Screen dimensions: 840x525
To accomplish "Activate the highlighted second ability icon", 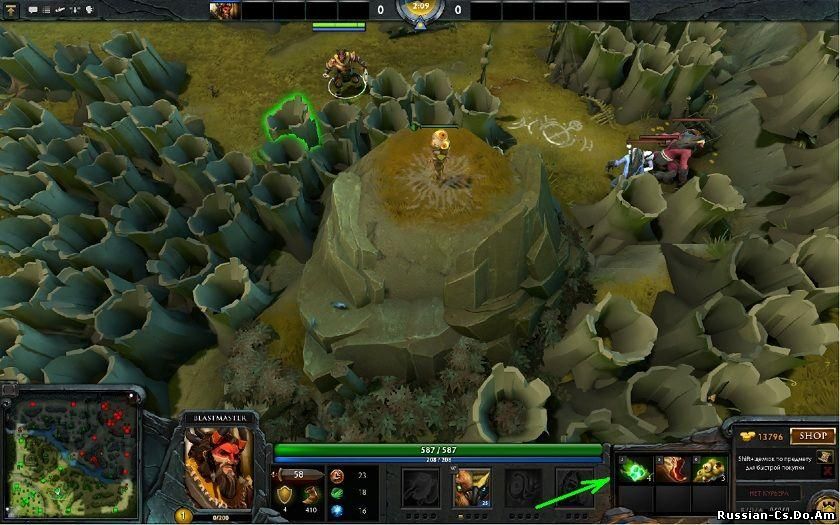I will tap(471, 487).
